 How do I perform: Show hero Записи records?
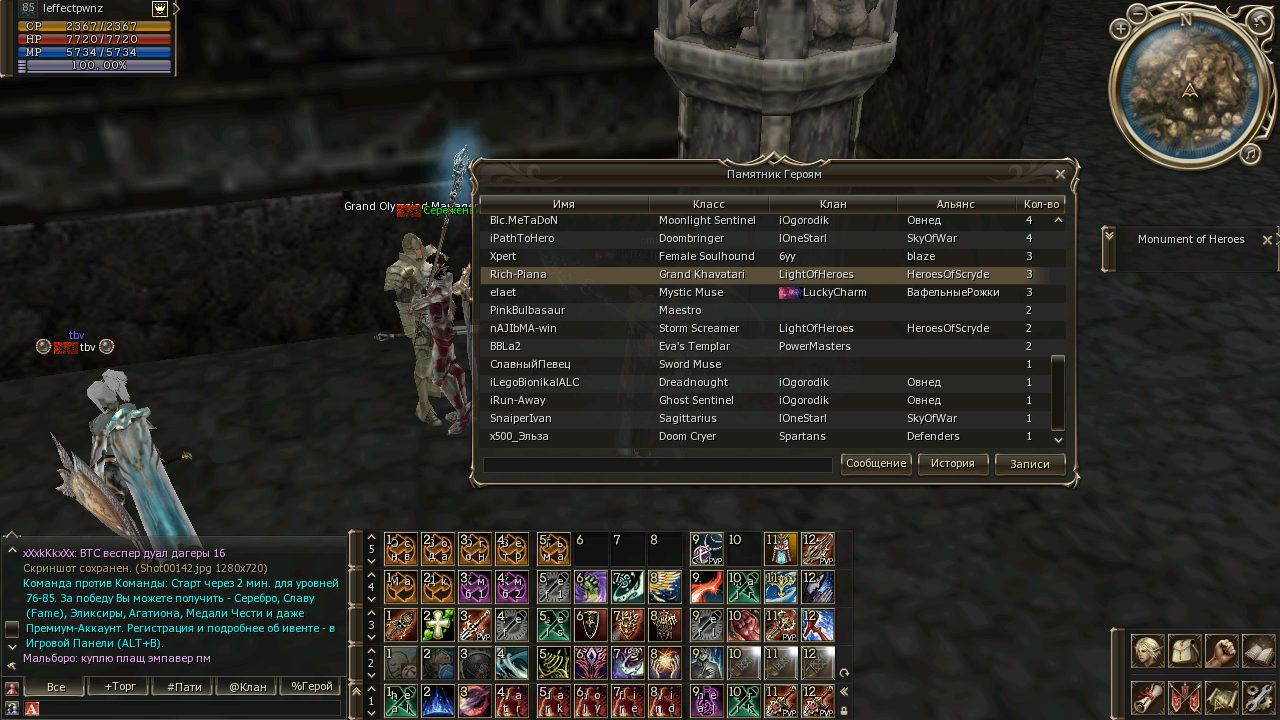(1029, 464)
